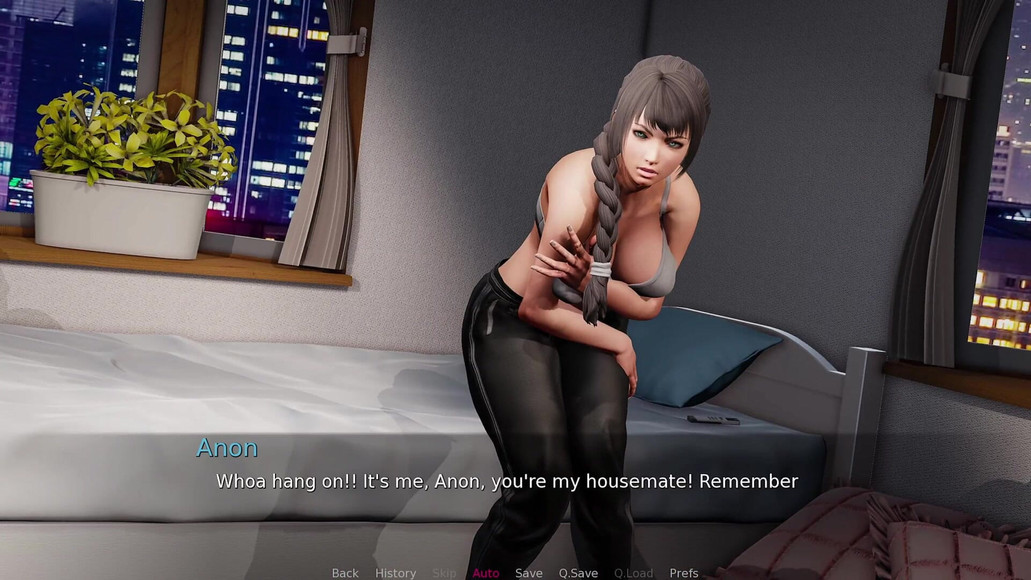Quick save with Q.Save
This screenshot has width=1031, height=580.
click(x=578, y=573)
